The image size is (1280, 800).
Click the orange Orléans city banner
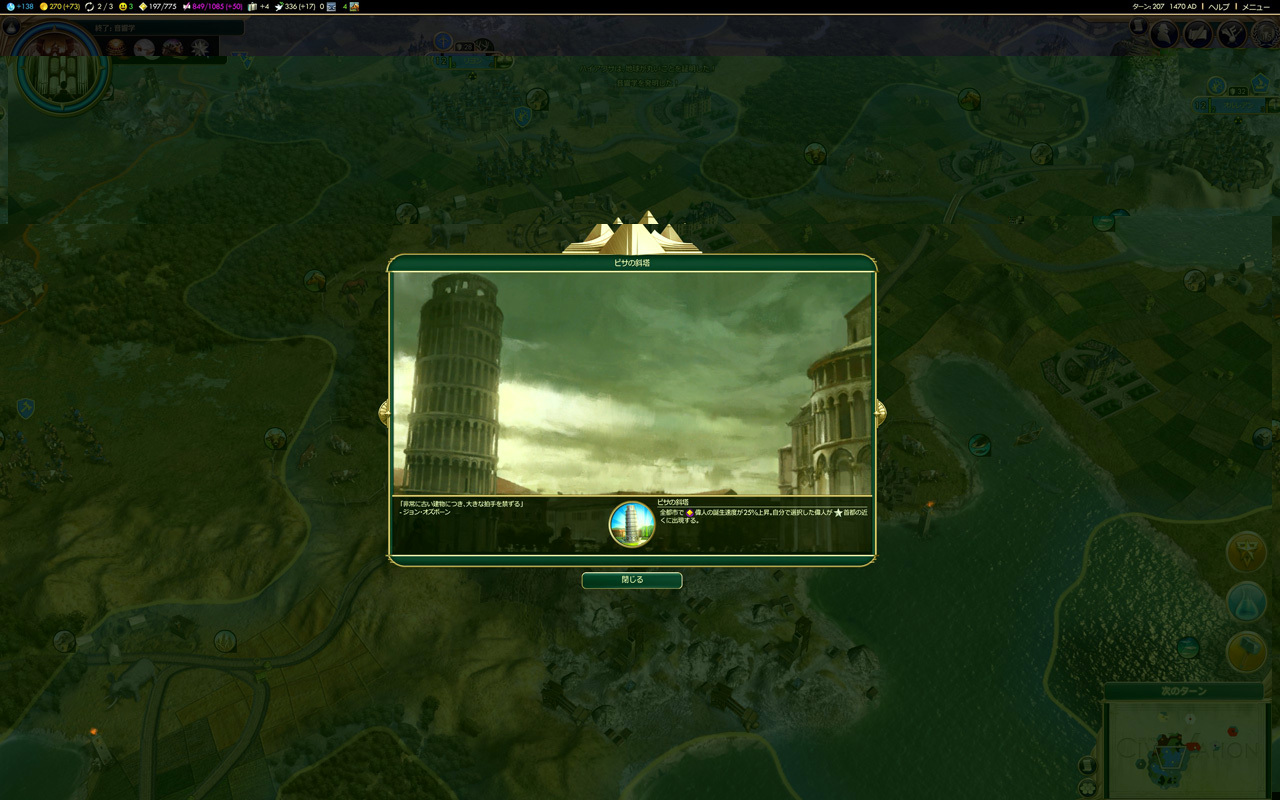click(x=1236, y=104)
